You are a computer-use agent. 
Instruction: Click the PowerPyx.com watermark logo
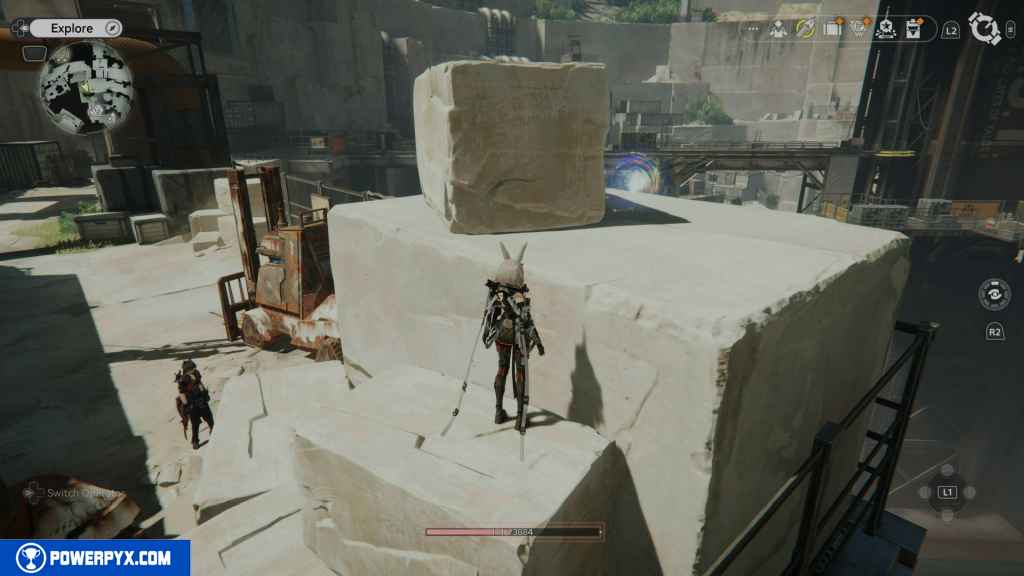95,558
